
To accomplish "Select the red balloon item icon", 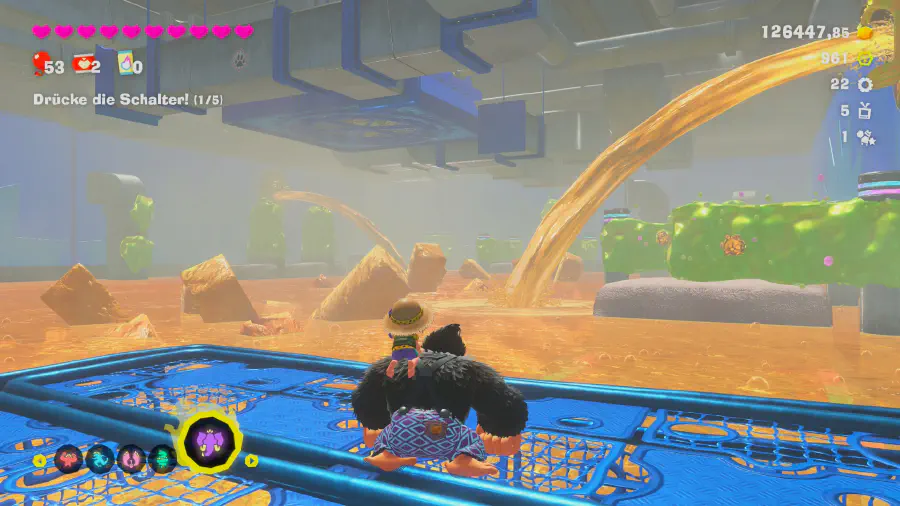I will point(38,66).
